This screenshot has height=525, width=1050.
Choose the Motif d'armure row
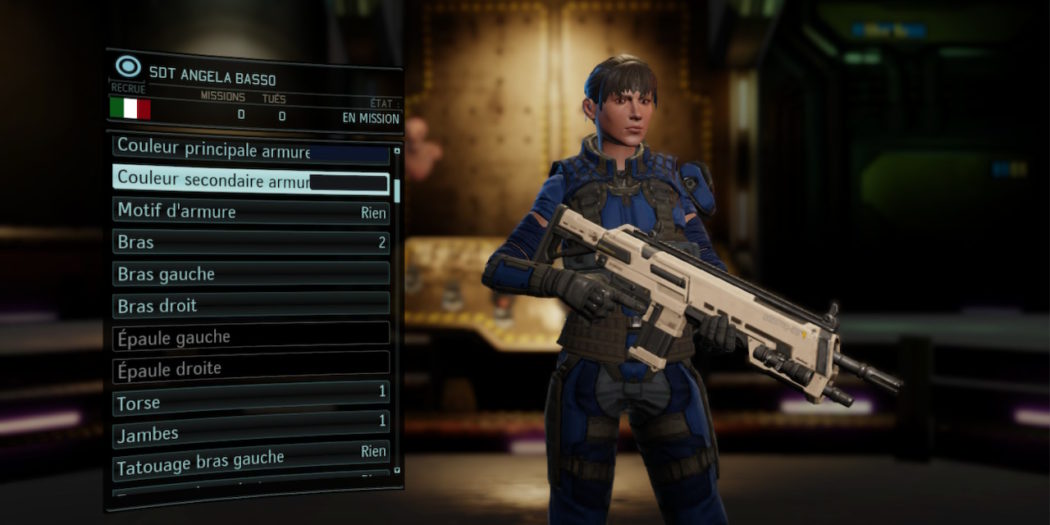point(250,211)
